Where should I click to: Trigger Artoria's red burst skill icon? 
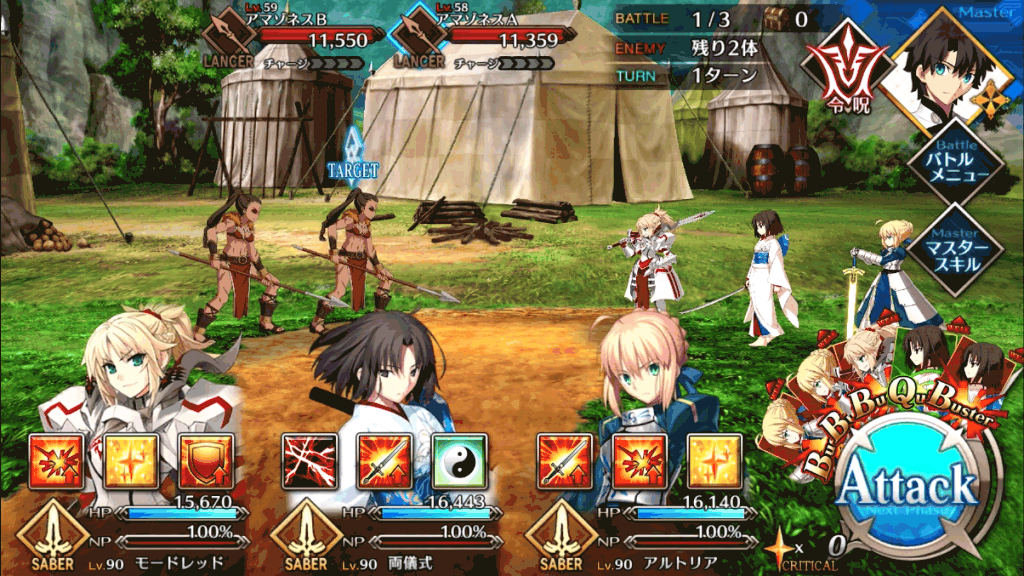(x=638, y=460)
